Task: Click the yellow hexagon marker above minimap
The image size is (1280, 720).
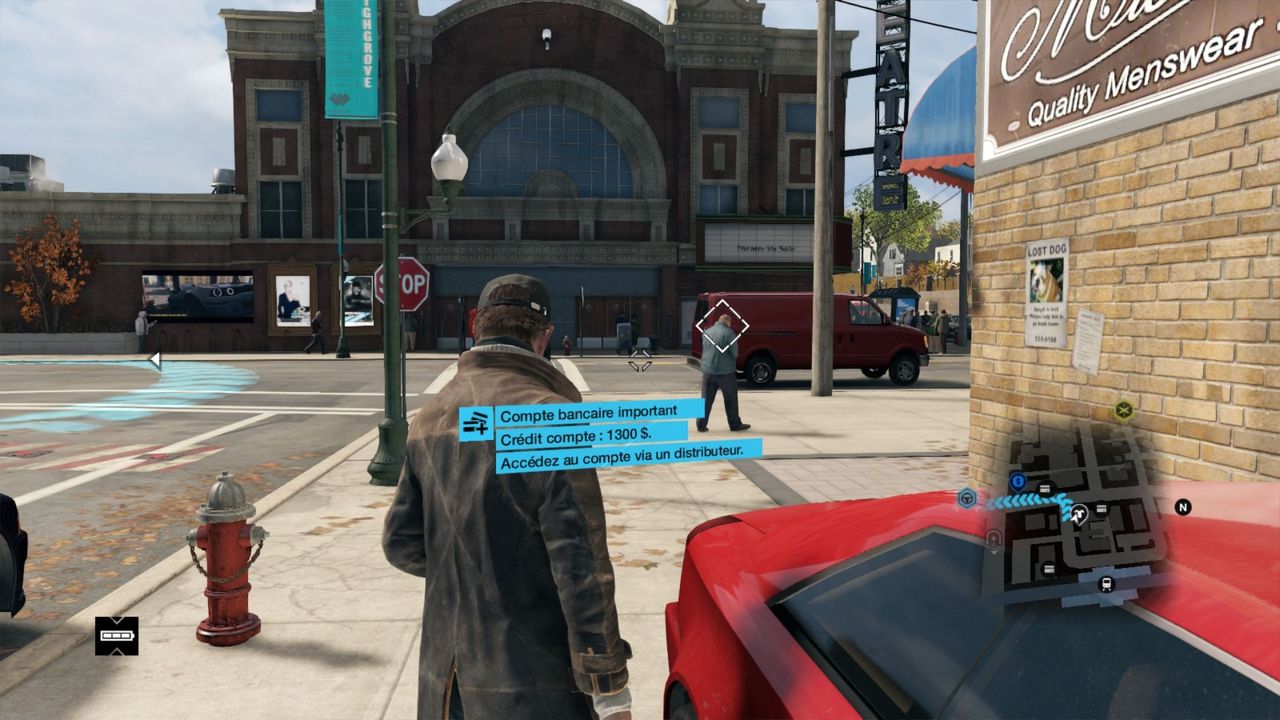Action: tap(1124, 409)
